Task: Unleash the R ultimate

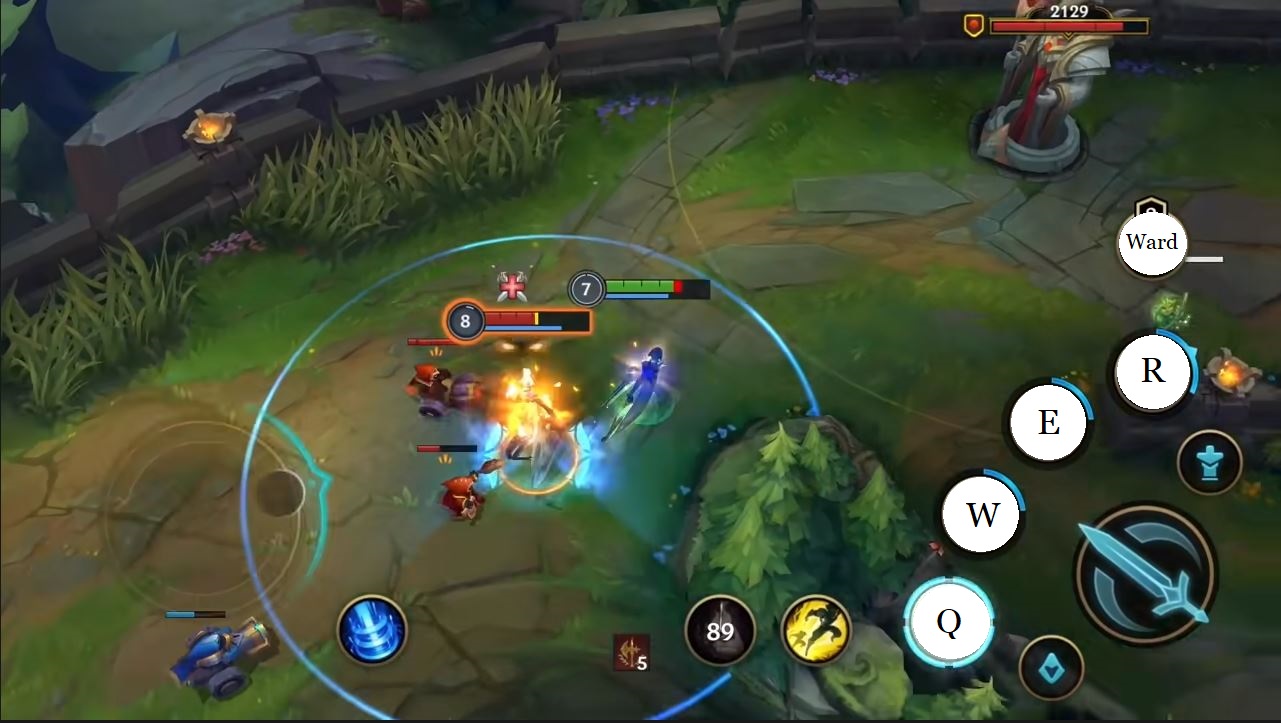Action: pyautogui.click(x=1151, y=371)
